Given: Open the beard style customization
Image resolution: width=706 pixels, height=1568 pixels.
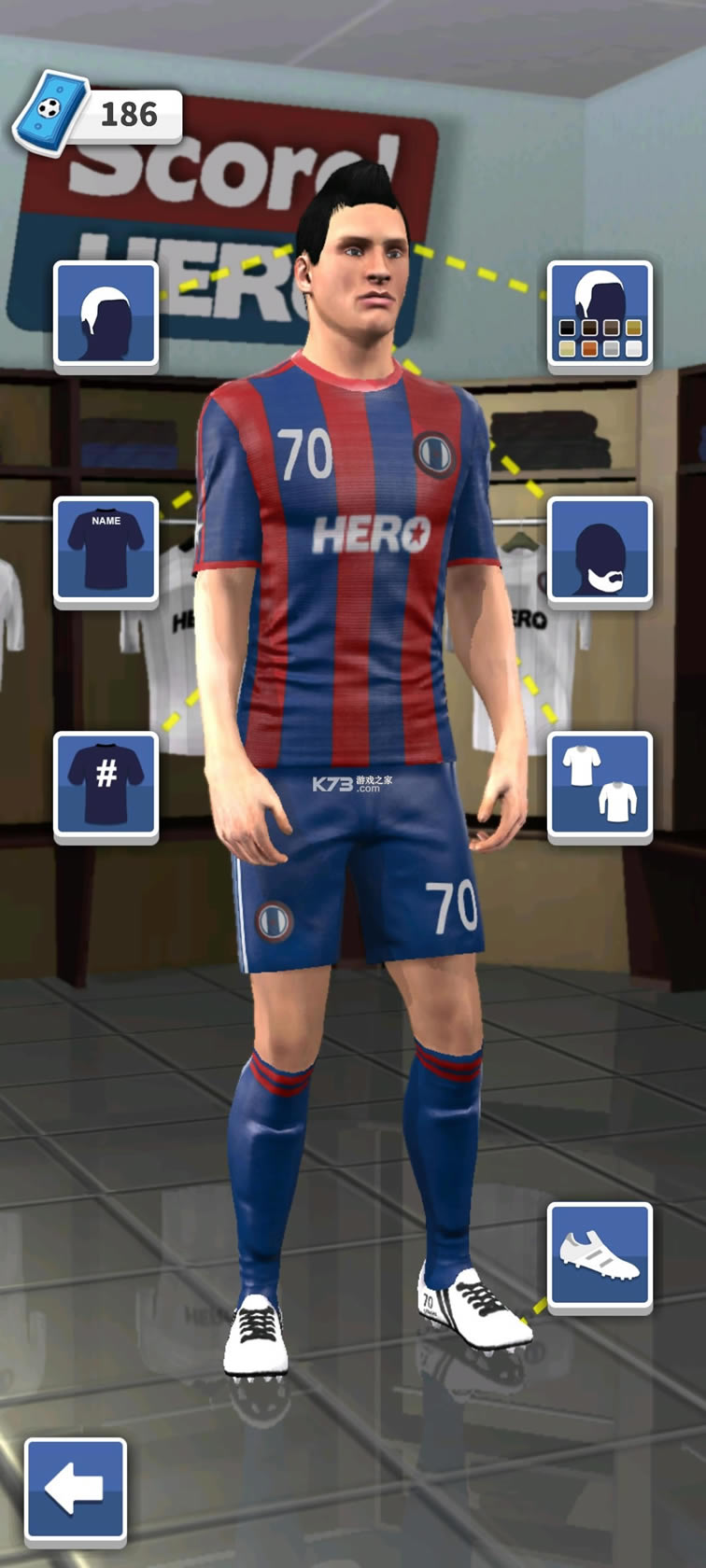Looking at the screenshot, I should pyautogui.click(x=600, y=550).
